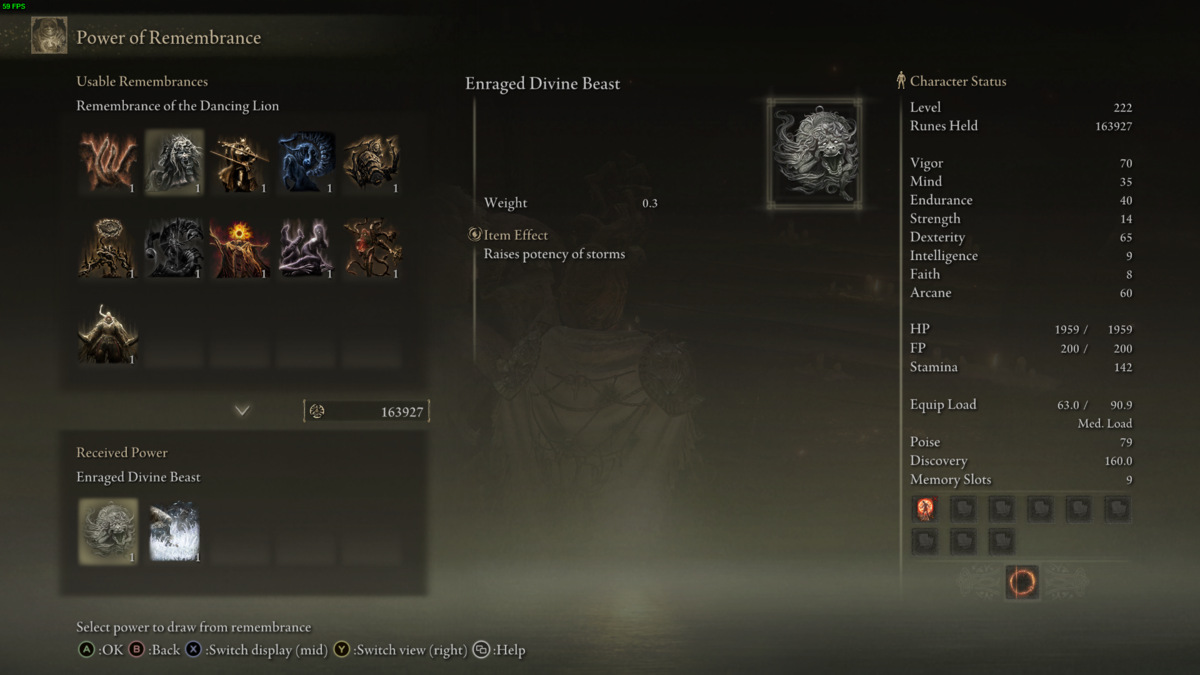Expand the remembrance list with down arrow

(x=242, y=411)
